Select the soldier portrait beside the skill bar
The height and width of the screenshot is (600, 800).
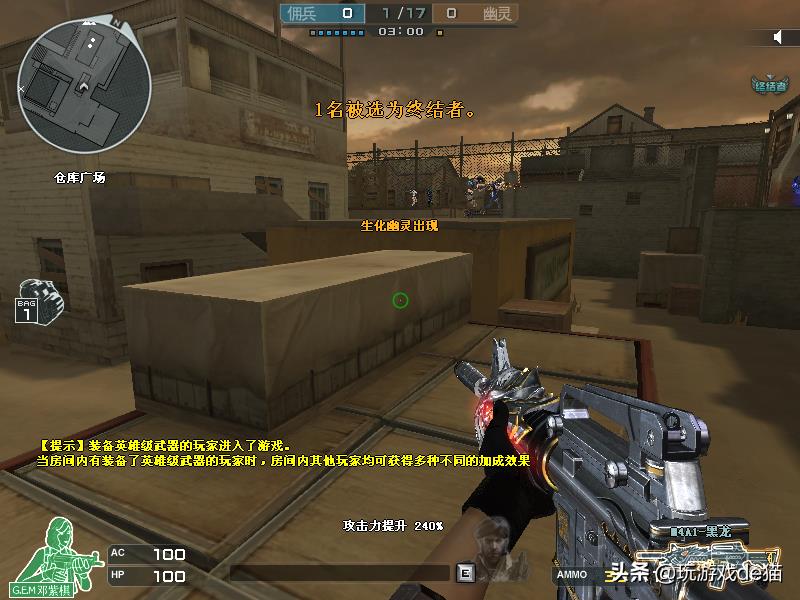click(492, 548)
